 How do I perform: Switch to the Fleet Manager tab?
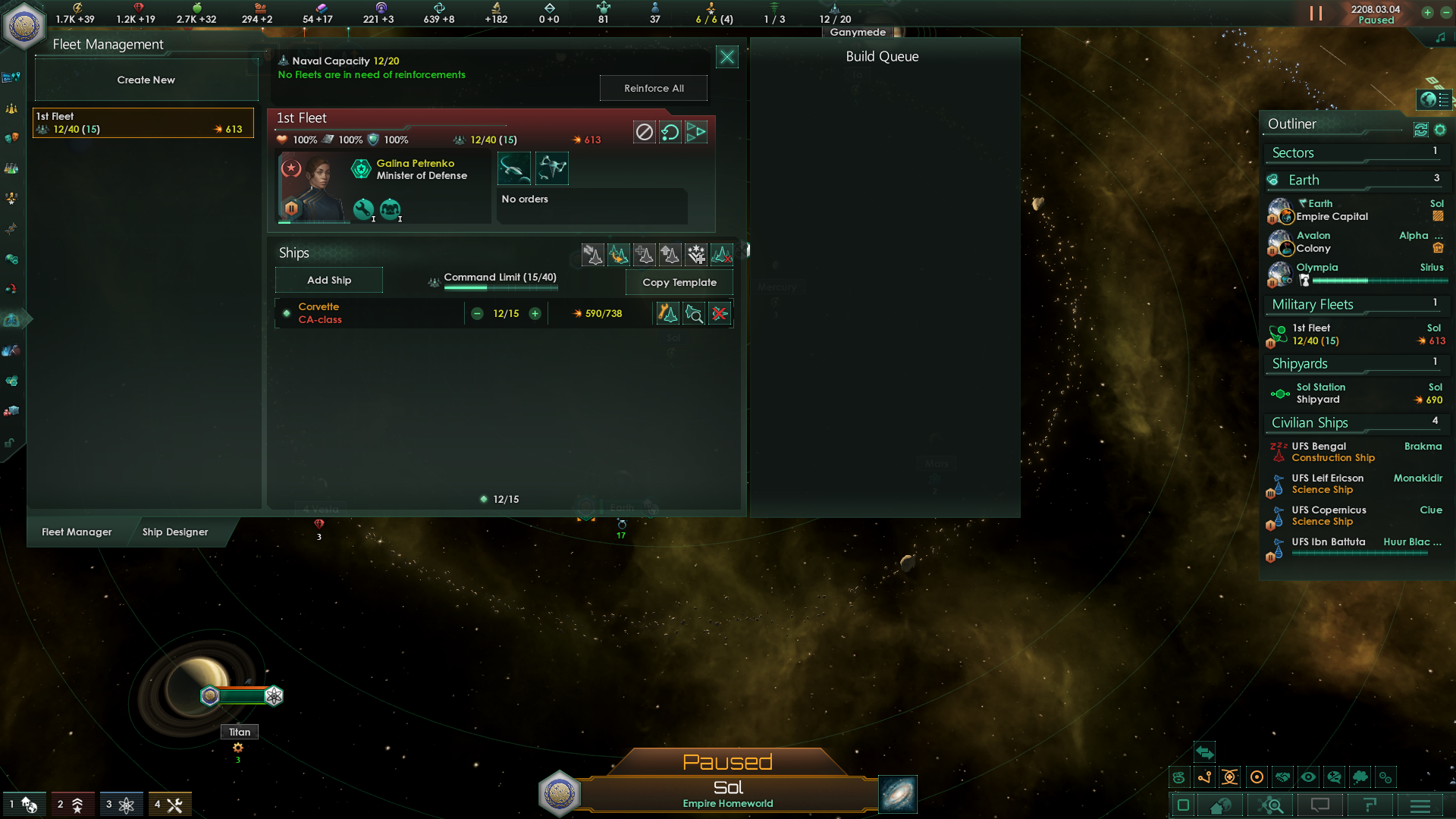(77, 532)
